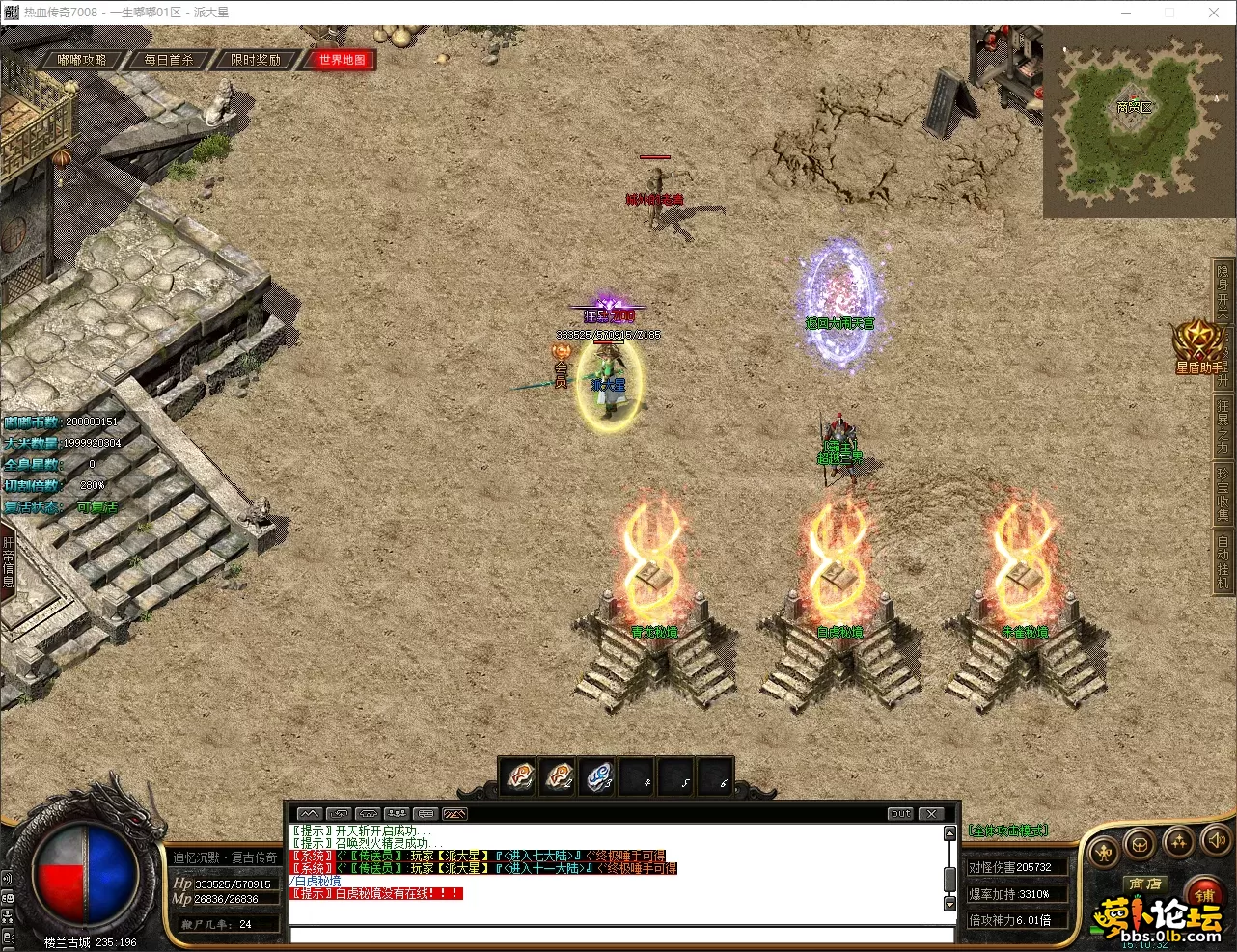Open the 嘟嘟攻略 guide menu
The image size is (1237, 952).
click(x=82, y=60)
